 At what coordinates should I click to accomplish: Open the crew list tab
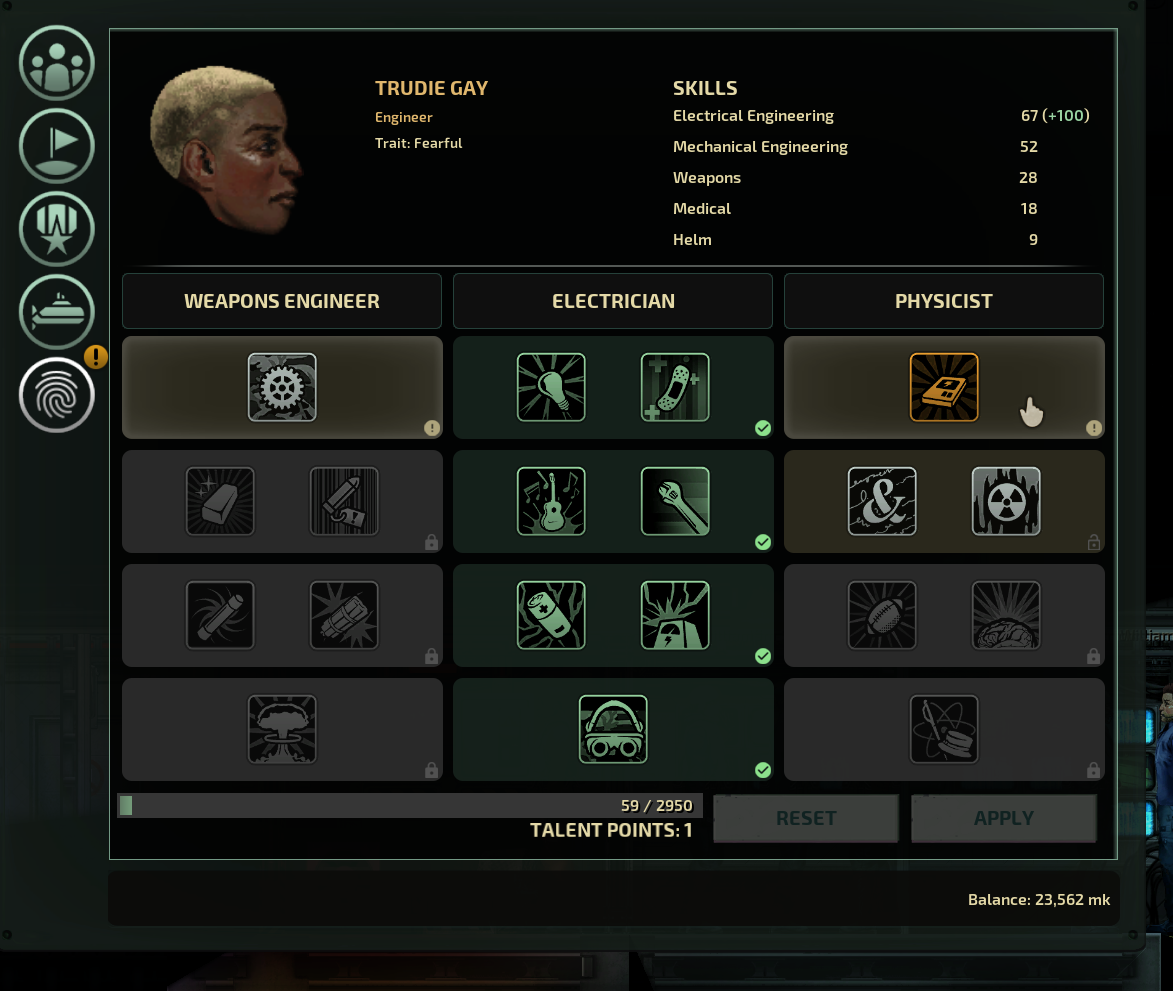coord(57,64)
